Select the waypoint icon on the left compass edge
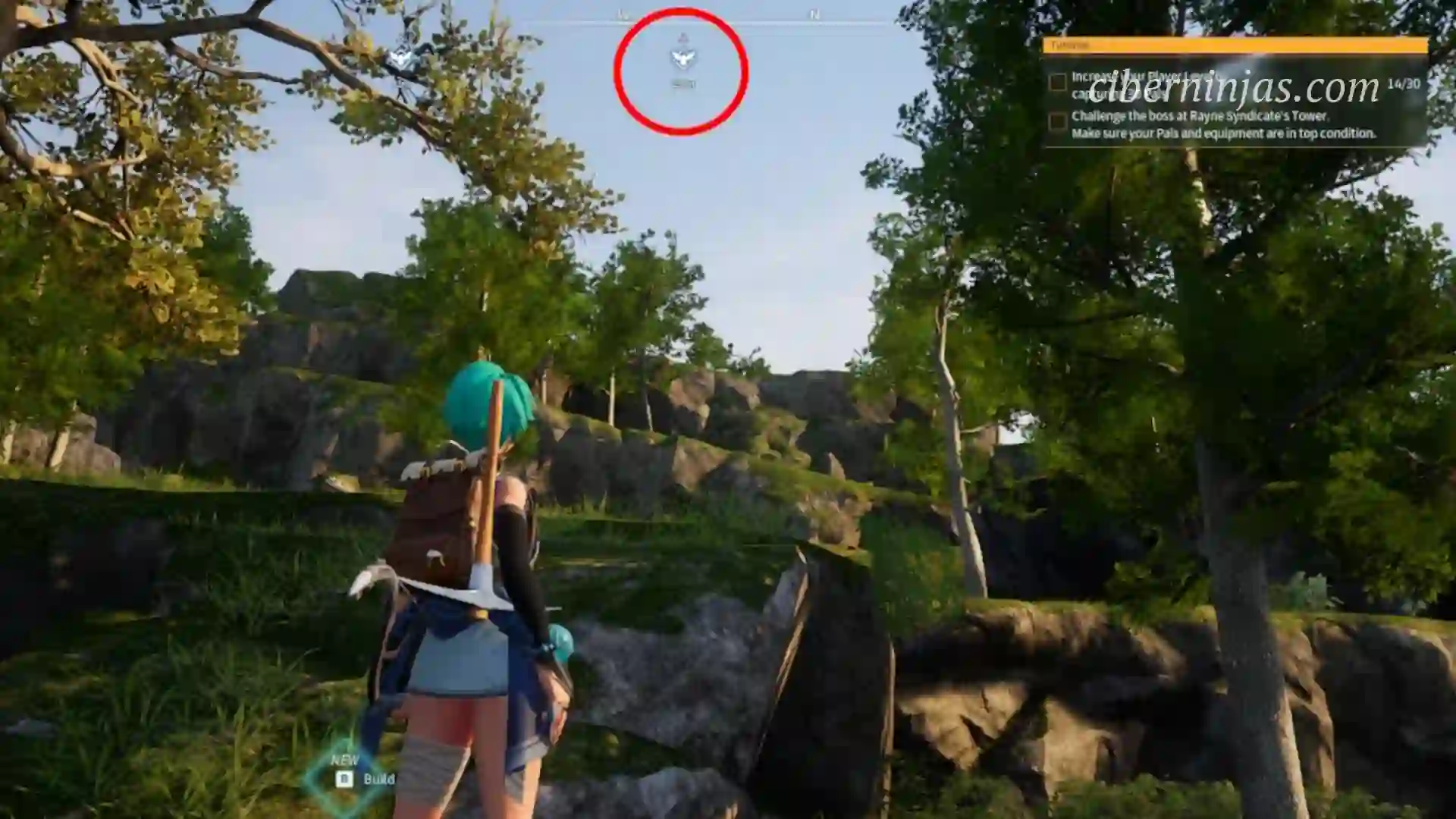The height and width of the screenshot is (819, 1456). point(402,58)
